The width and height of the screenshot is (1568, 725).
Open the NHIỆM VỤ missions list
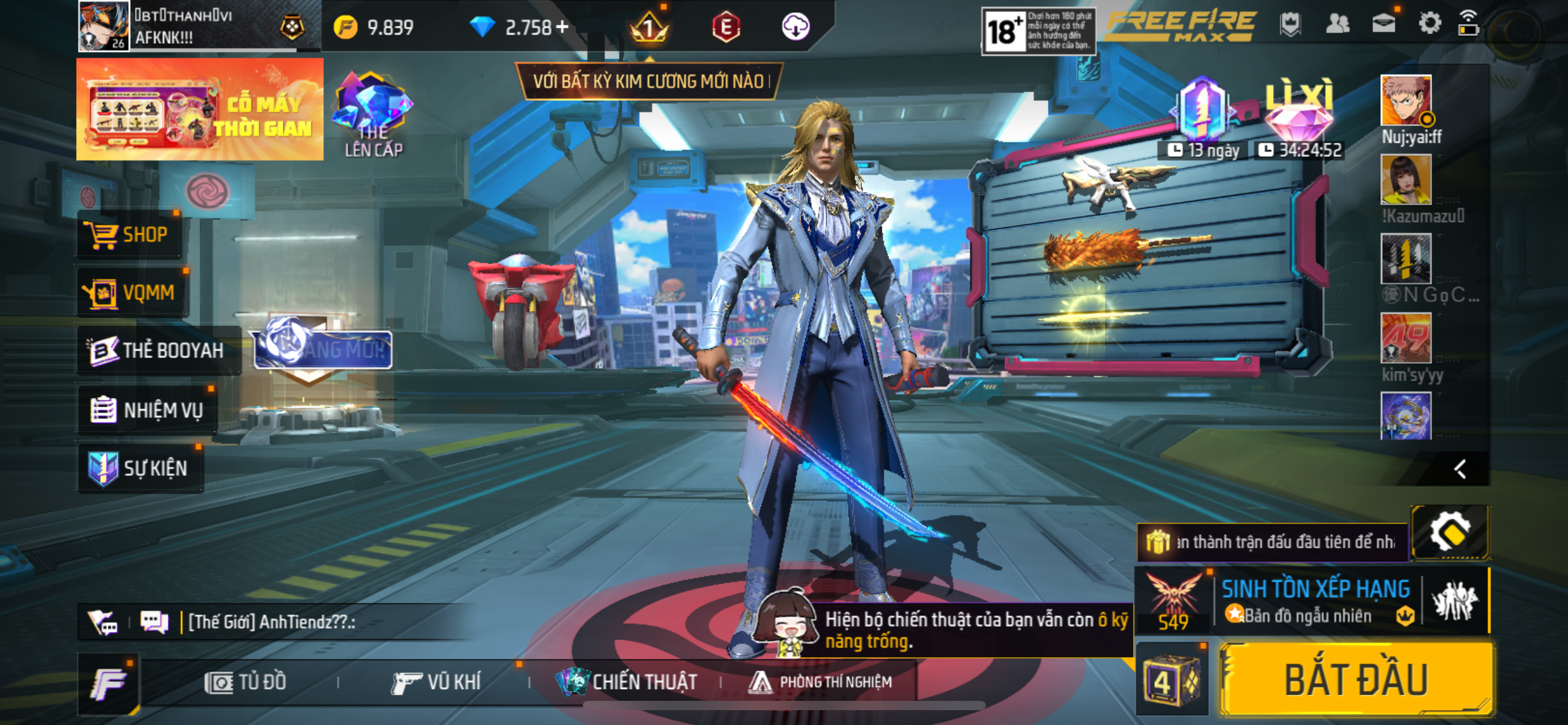147,410
